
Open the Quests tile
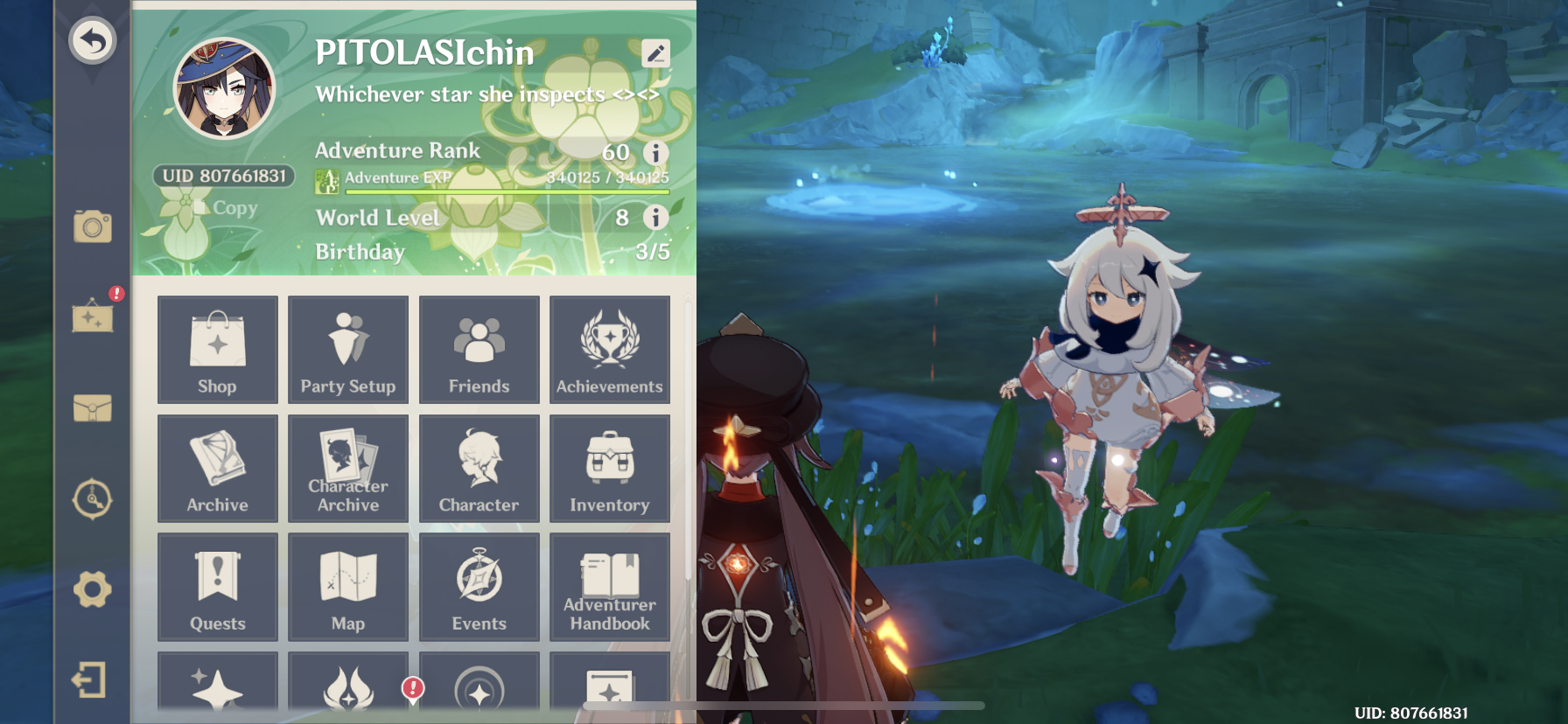pos(217,587)
